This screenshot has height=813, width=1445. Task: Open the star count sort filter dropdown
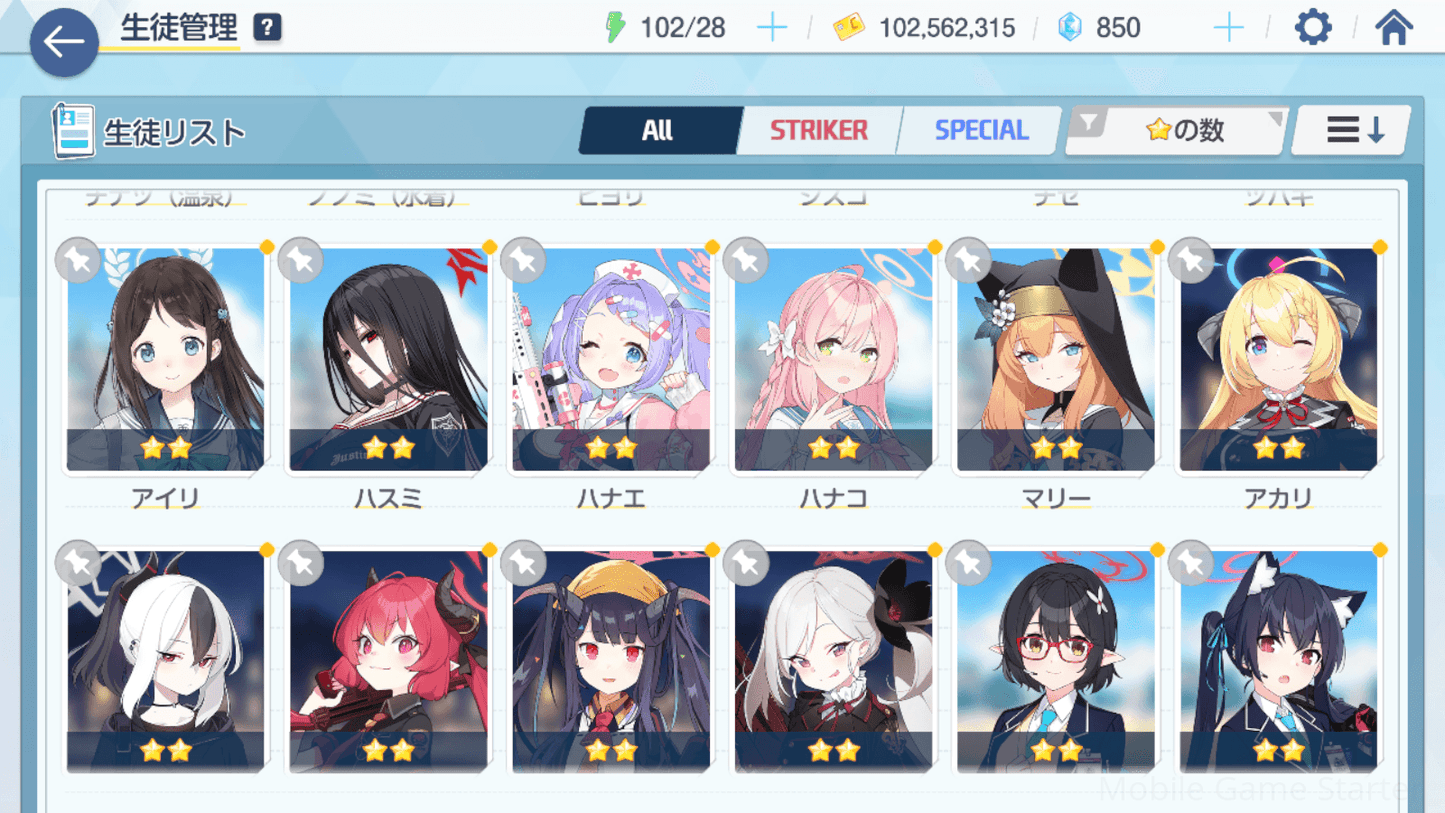click(1177, 130)
